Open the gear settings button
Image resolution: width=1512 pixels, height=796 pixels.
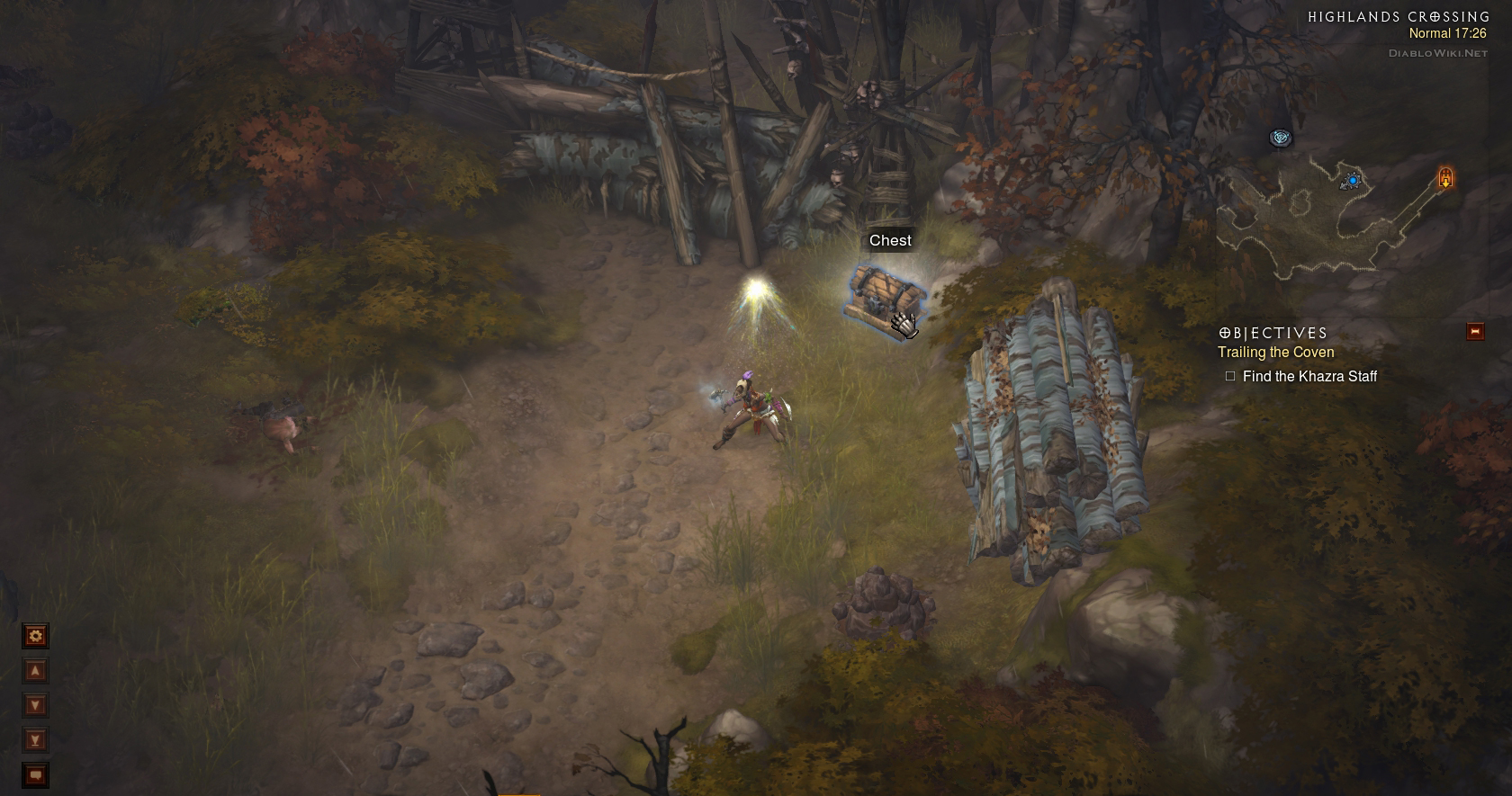(x=35, y=636)
